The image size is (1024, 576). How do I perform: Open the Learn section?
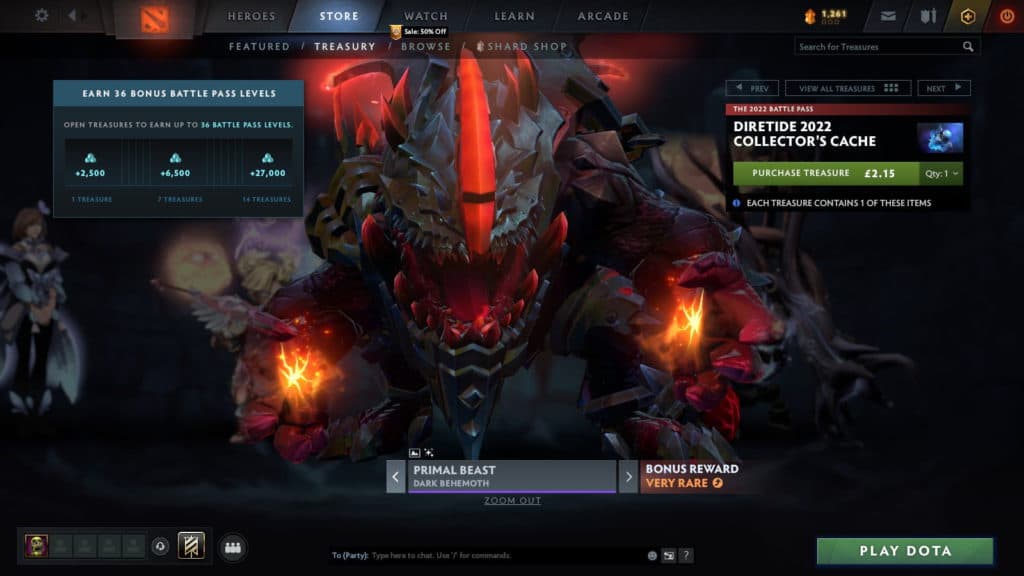[516, 16]
